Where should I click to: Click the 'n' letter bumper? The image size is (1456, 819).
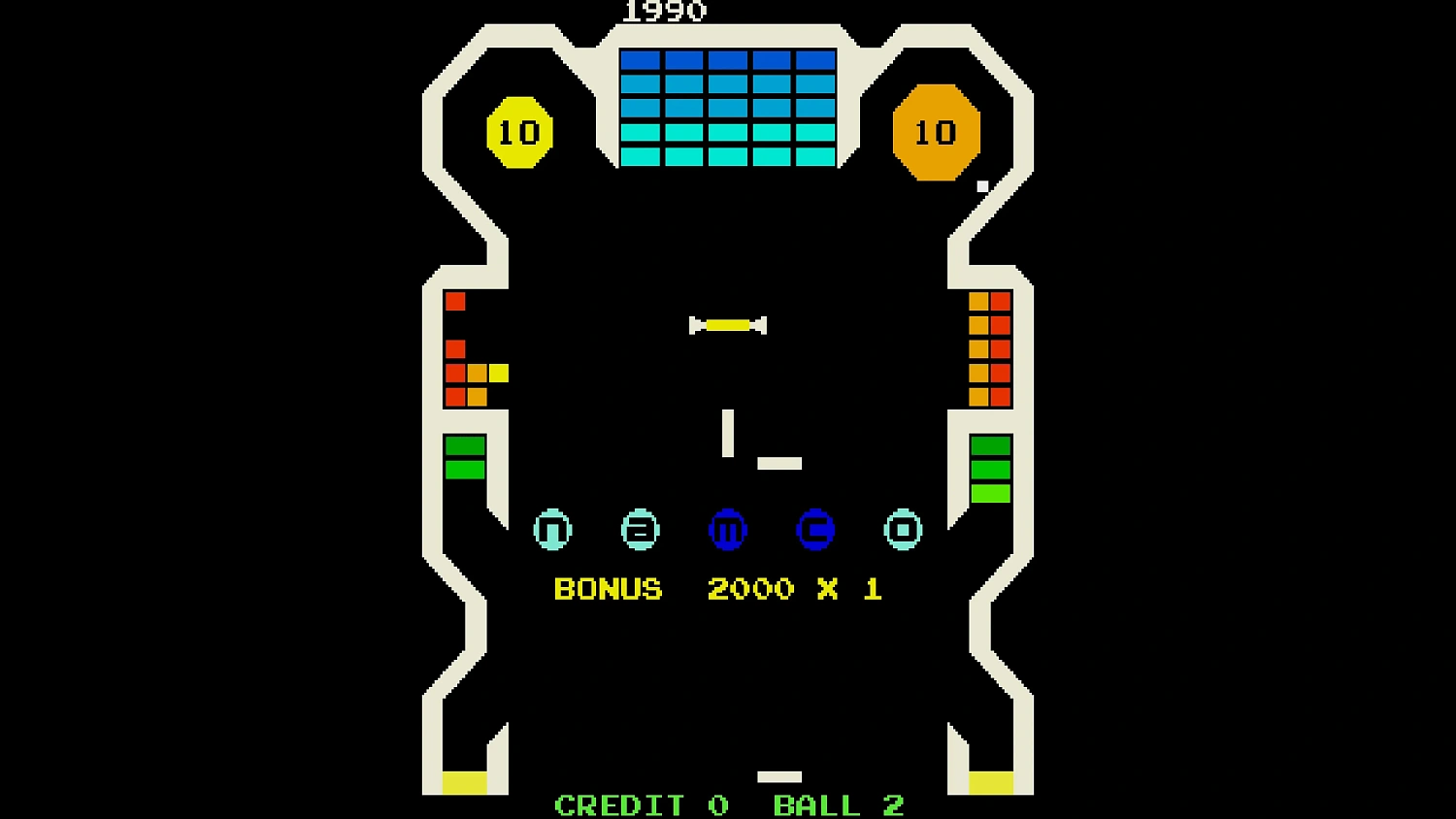(553, 529)
